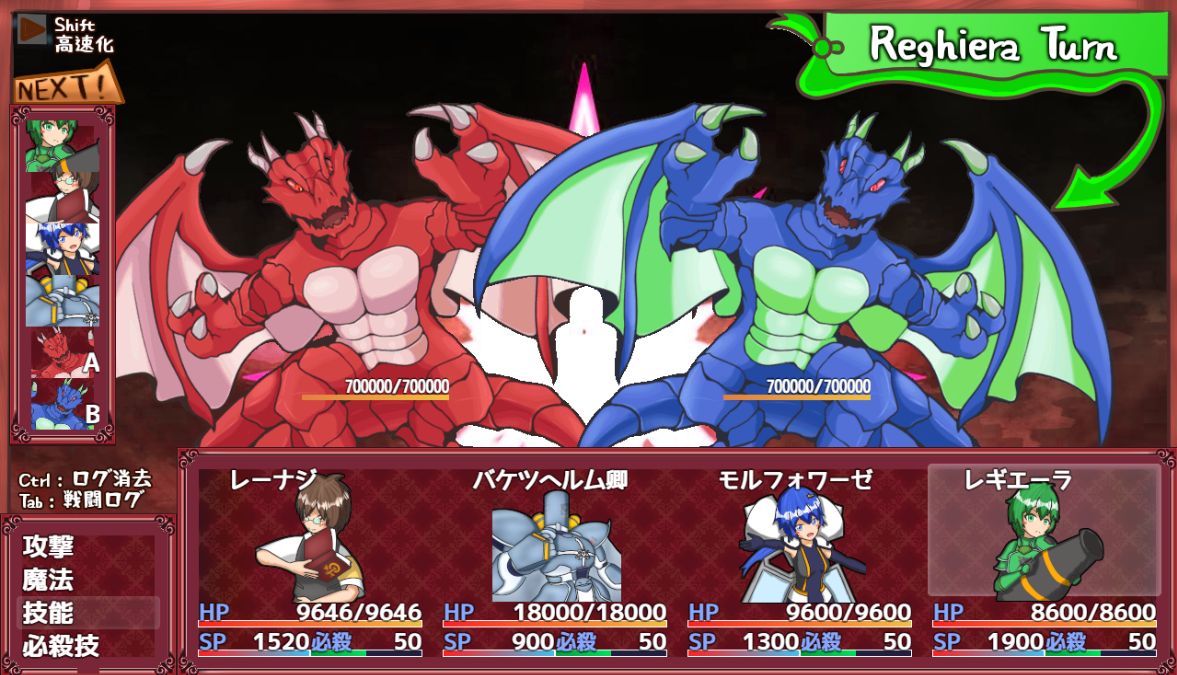This screenshot has height=675, width=1177.
Task: Select モルフォワーゼ's party panel
Action: click(x=798, y=560)
